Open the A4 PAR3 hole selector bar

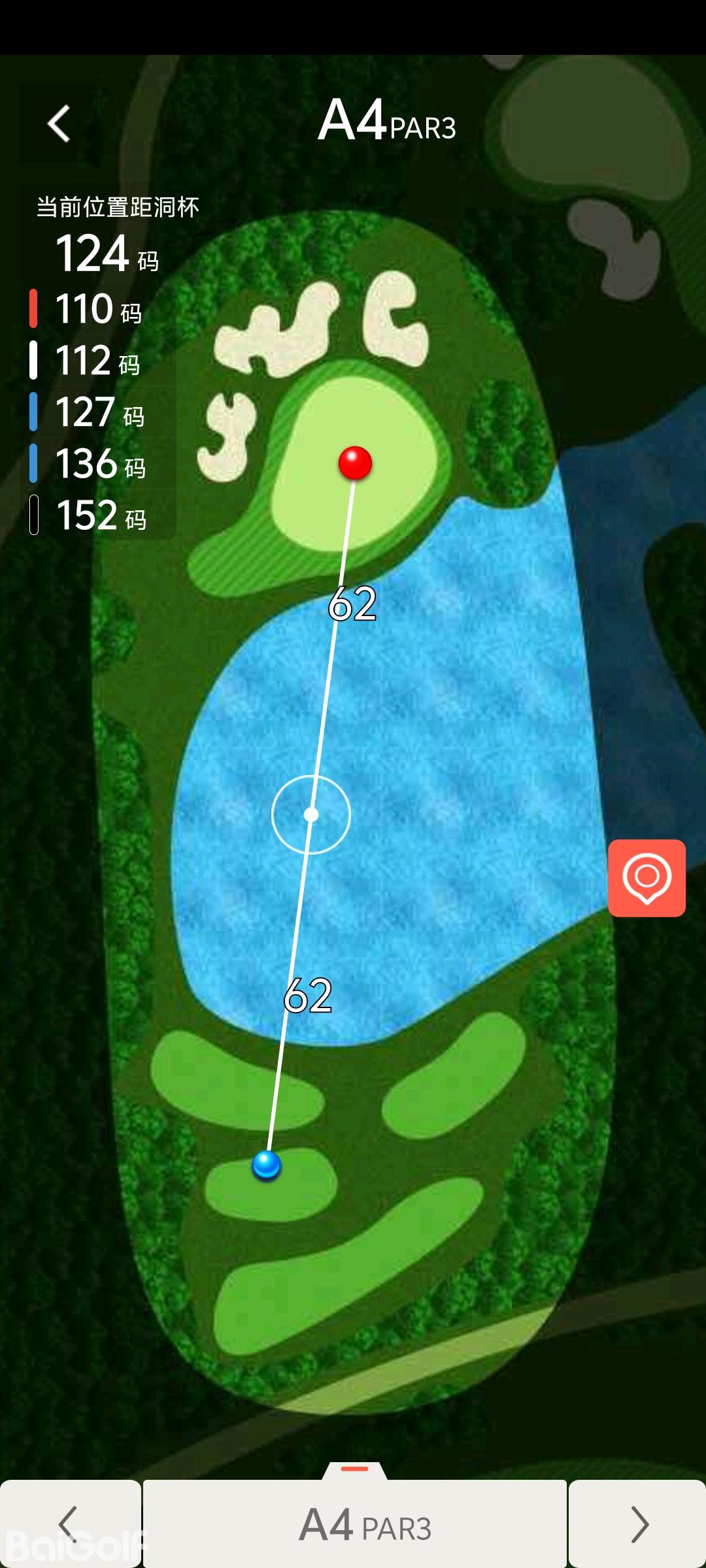tap(355, 1525)
